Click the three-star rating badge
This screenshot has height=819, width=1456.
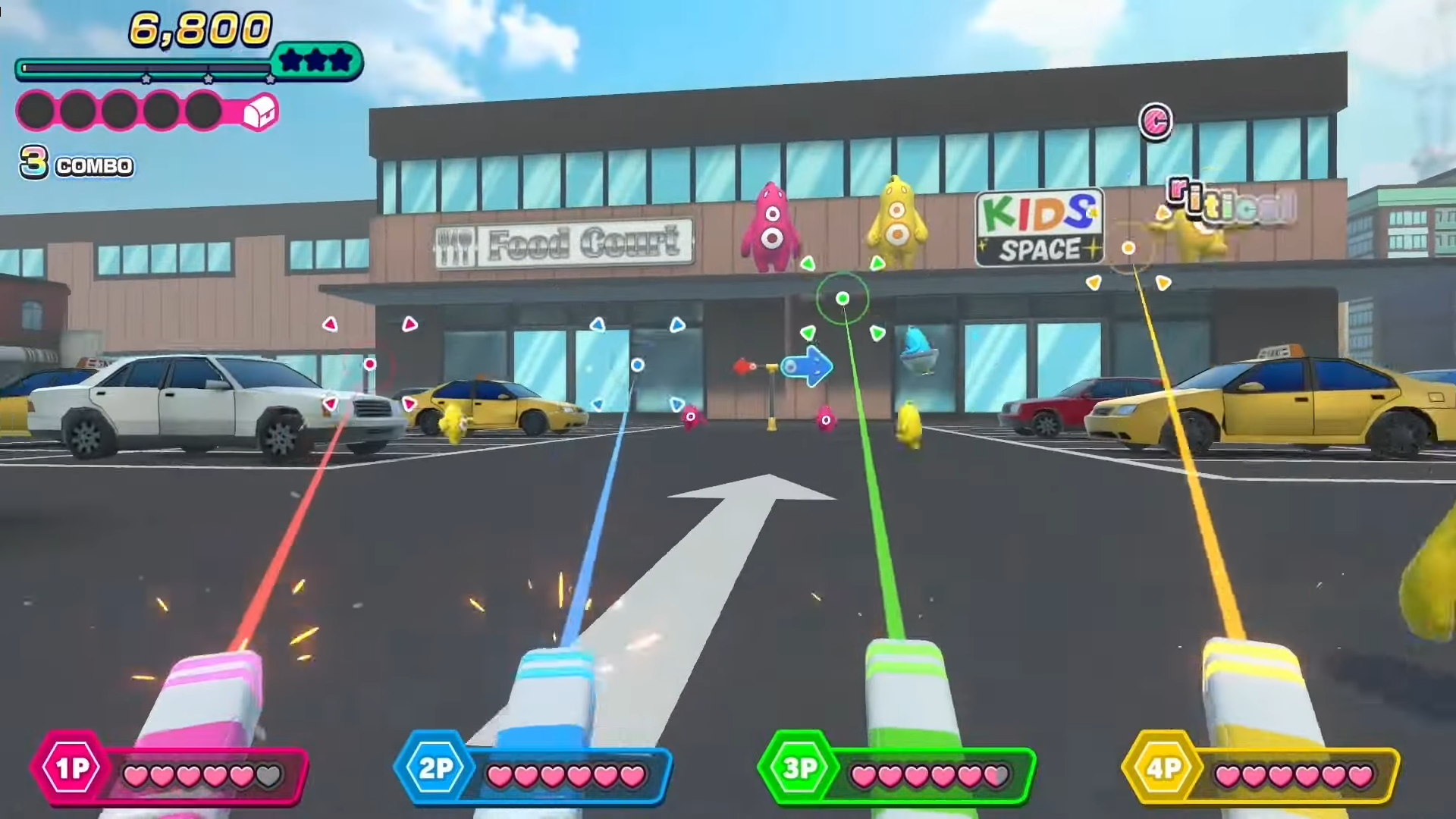[317, 61]
